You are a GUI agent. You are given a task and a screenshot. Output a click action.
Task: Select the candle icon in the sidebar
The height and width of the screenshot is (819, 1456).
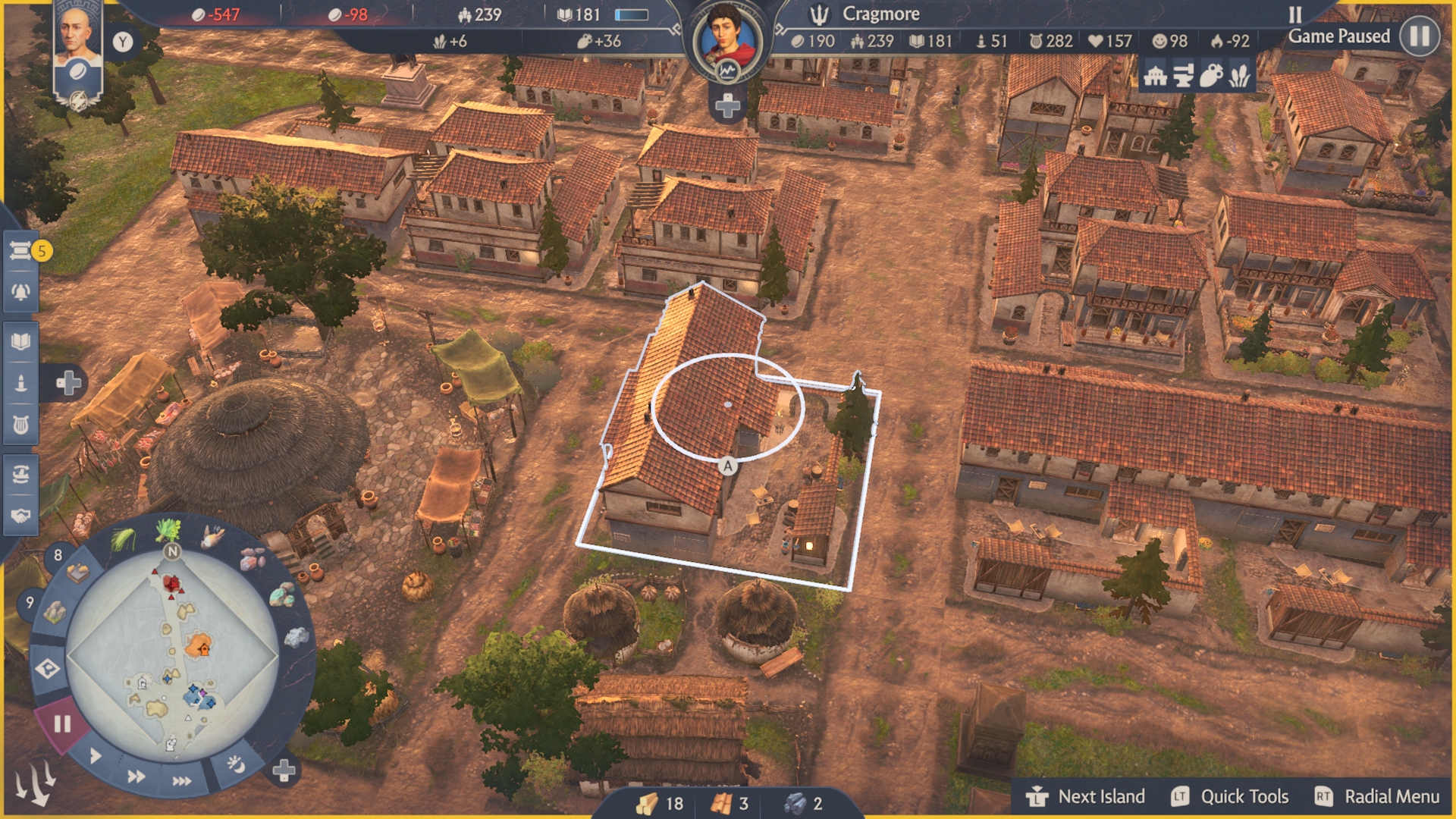pos(23,383)
